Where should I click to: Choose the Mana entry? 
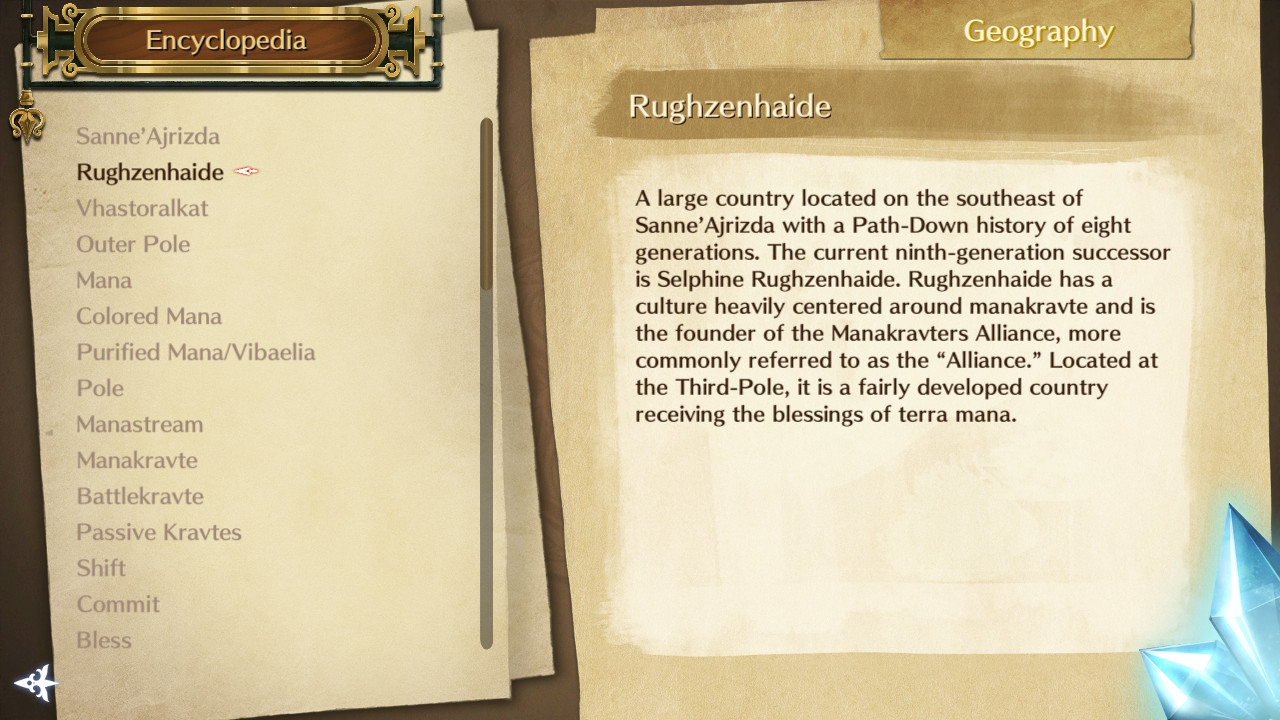[x=104, y=280]
